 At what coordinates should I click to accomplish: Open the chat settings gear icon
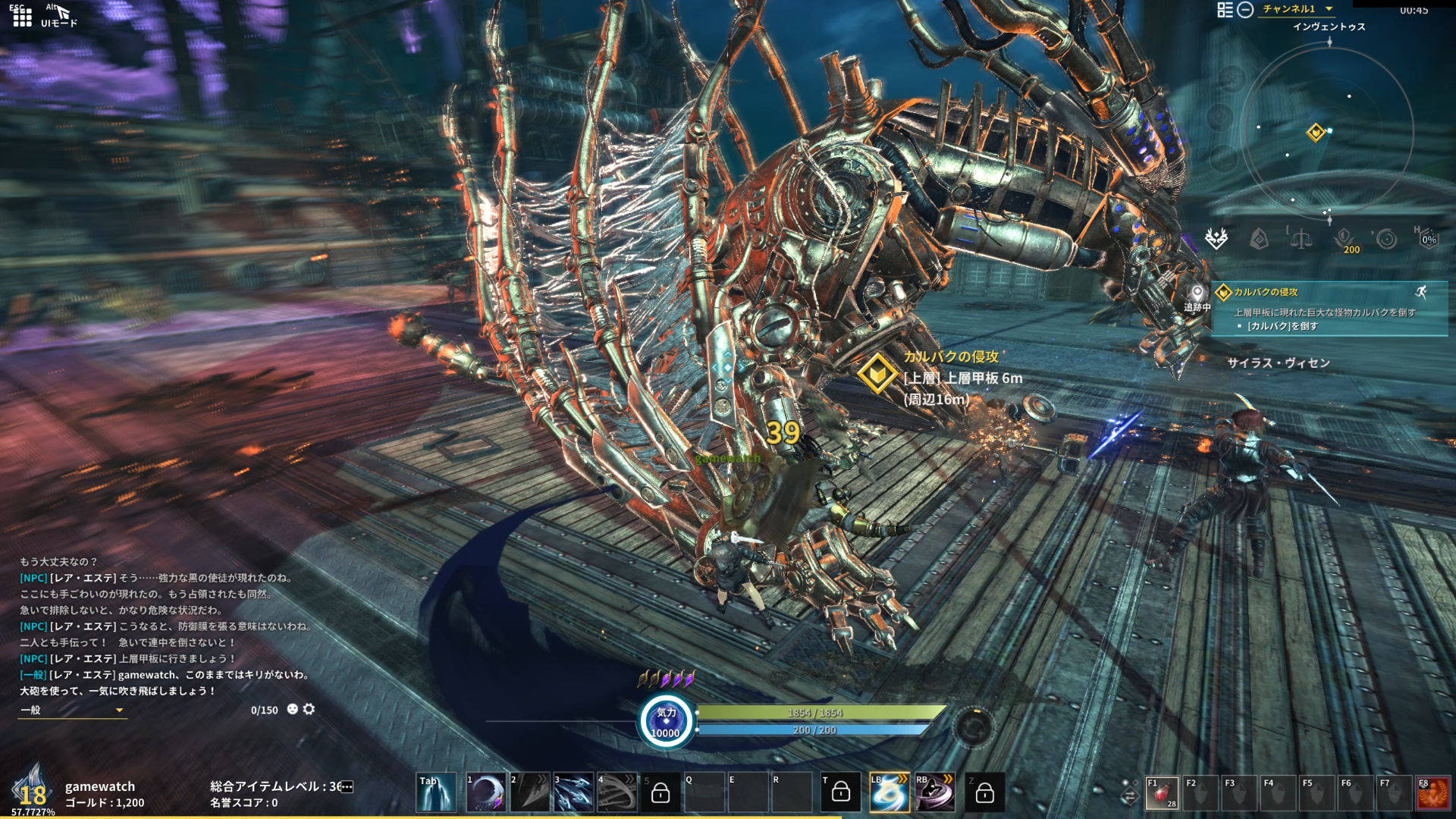pyautogui.click(x=309, y=709)
